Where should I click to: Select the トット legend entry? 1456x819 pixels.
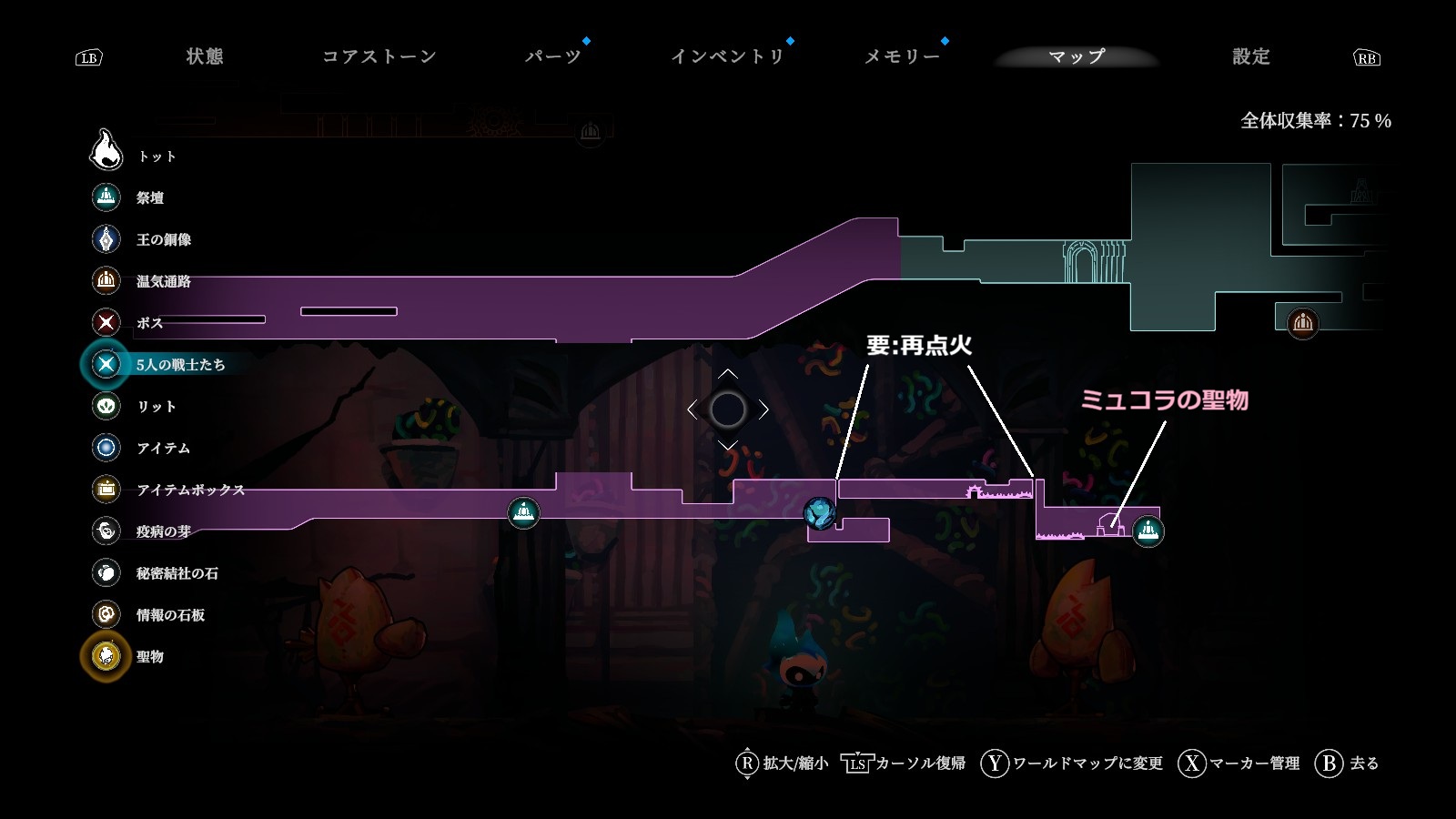[x=156, y=157]
